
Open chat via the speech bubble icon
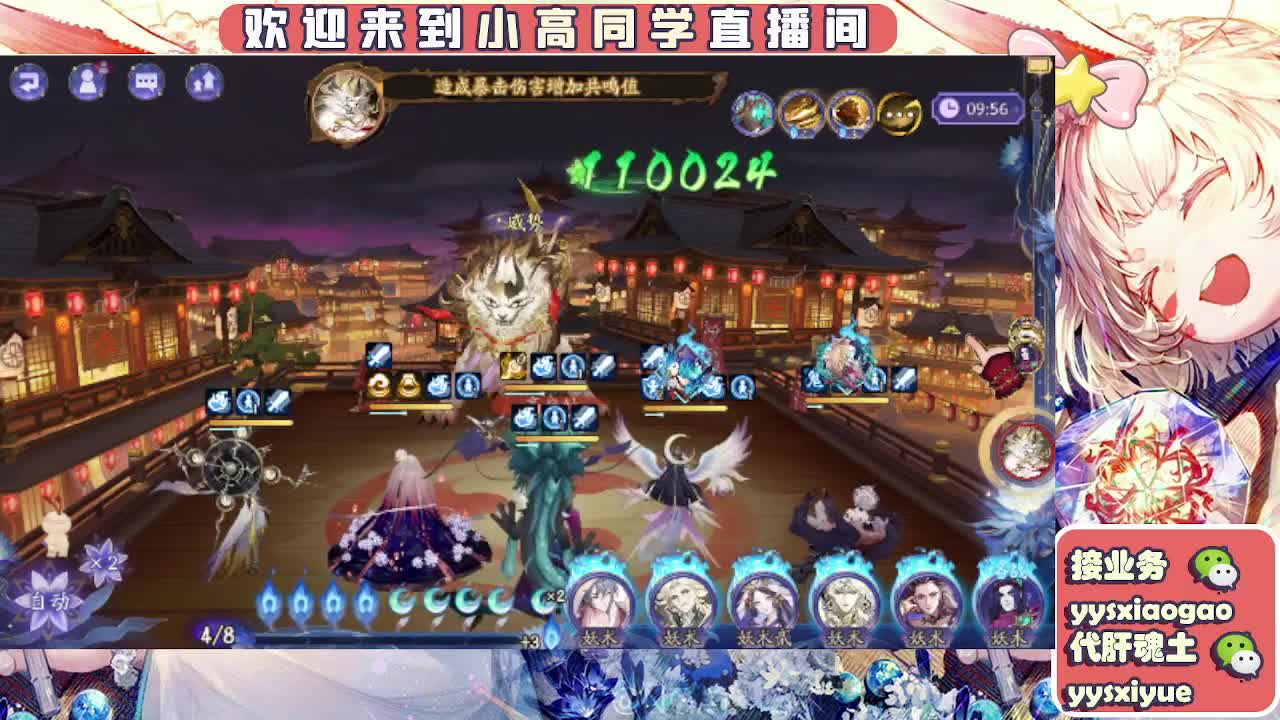pos(146,82)
